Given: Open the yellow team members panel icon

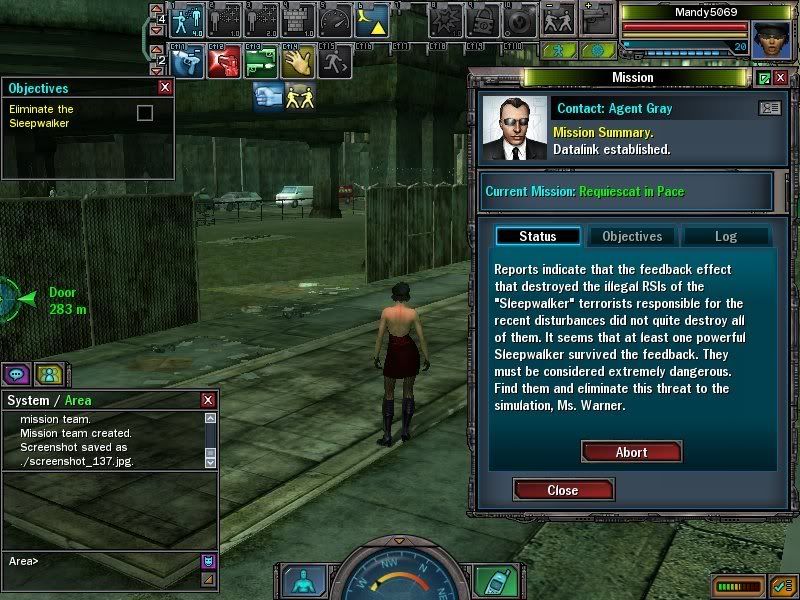Looking at the screenshot, I should click(x=48, y=374).
